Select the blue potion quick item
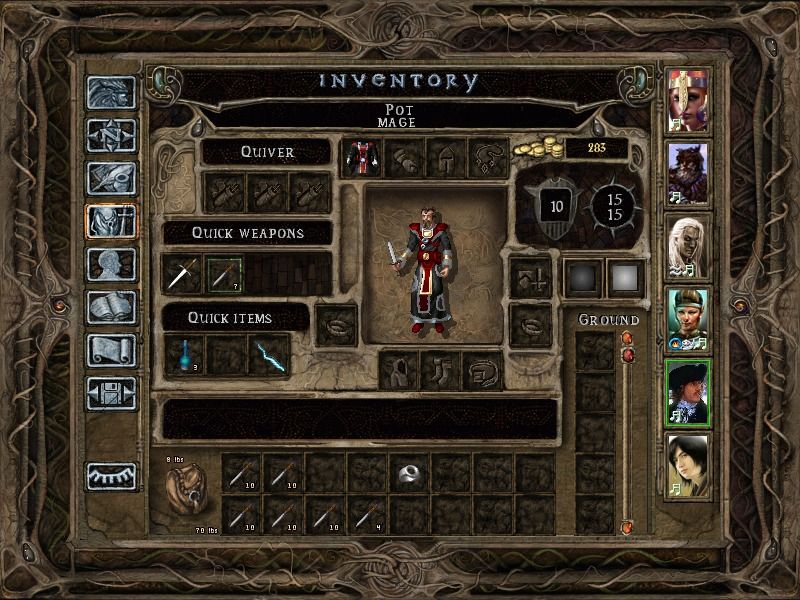This screenshot has height=600, width=800. pos(185,356)
